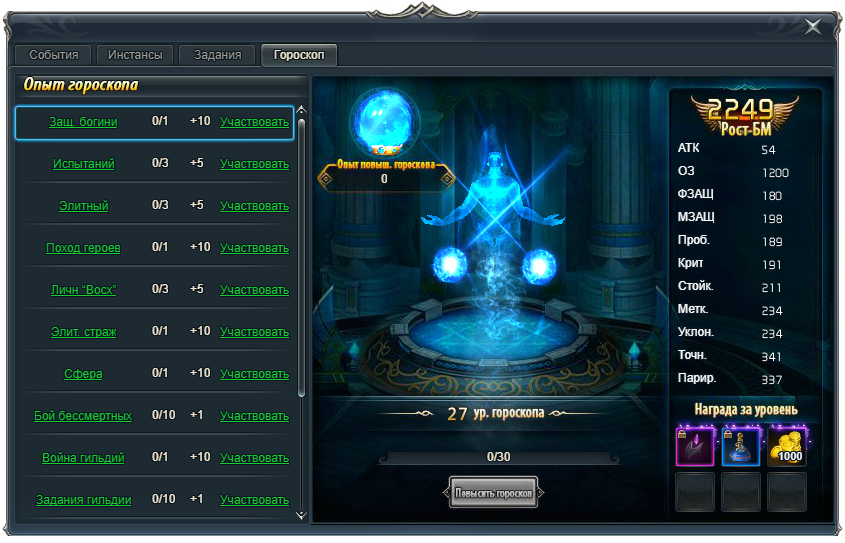The height and width of the screenshot is (543, 845).
Task: View the purple crystal reward item
Action: click(x=695, y=446)
